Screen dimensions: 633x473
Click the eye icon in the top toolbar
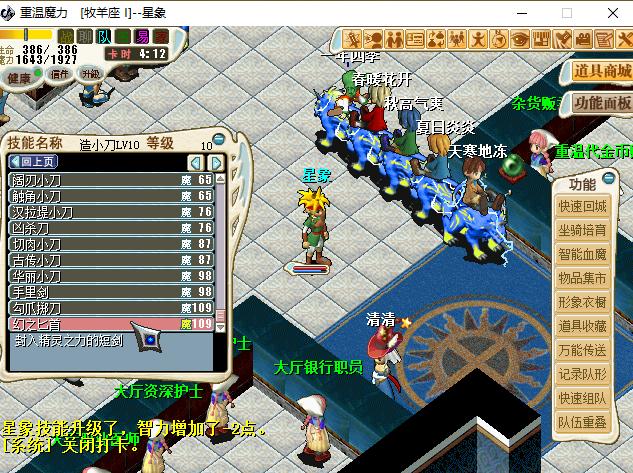pos(520,39)
